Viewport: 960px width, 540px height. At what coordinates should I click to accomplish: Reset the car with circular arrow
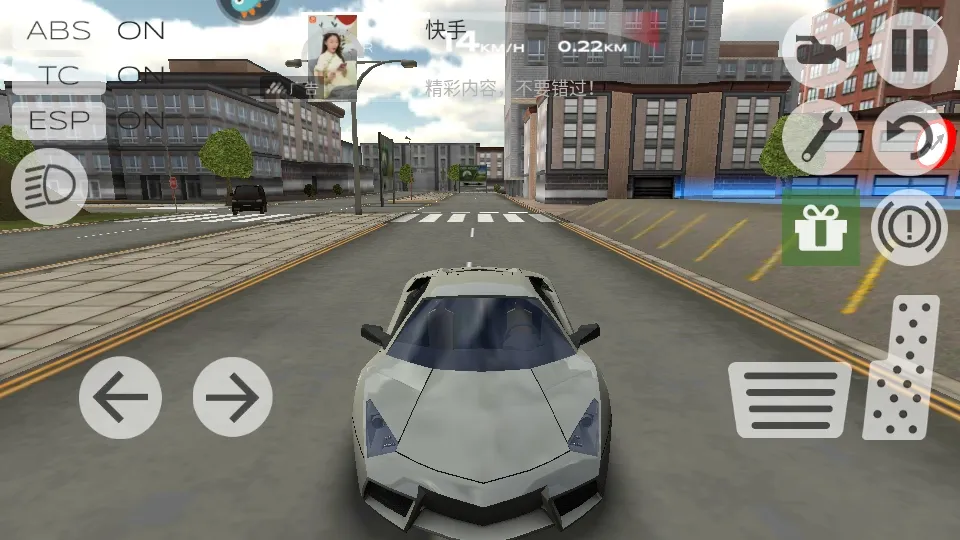pos(909,138)
